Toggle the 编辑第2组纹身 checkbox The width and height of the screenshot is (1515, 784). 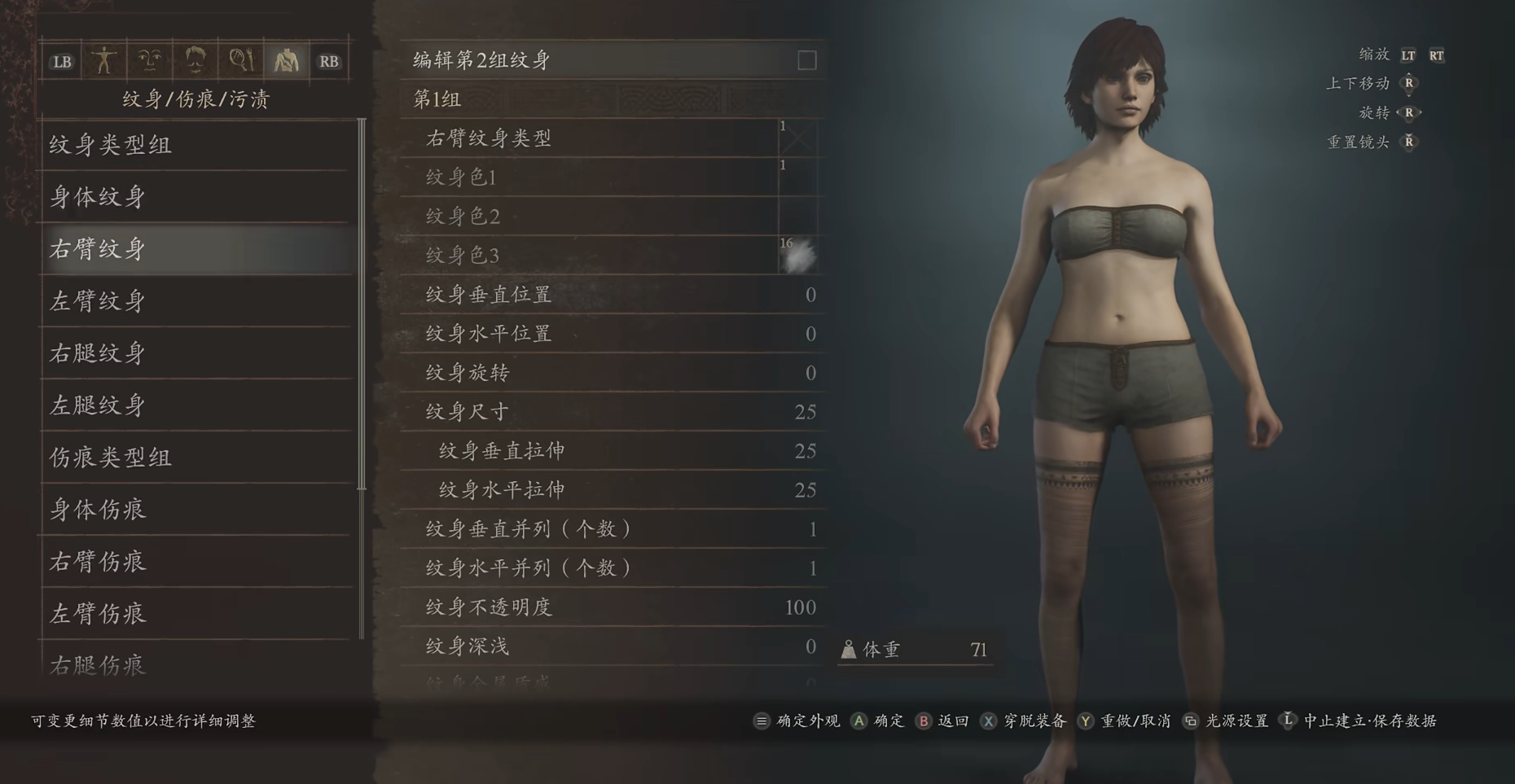(806, 61)
